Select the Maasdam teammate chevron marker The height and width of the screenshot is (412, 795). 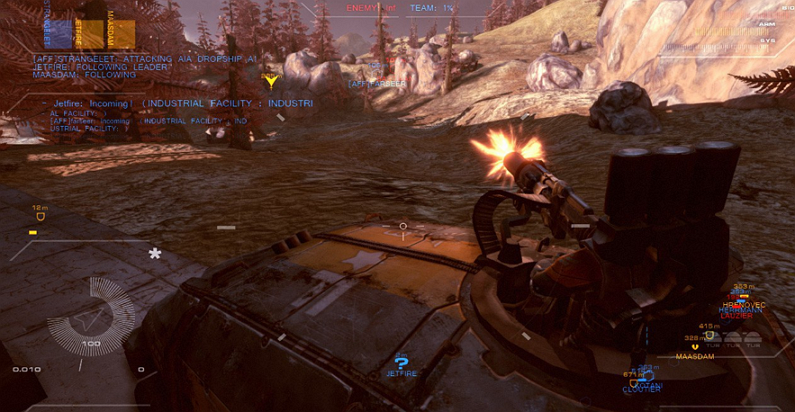(695, 346)
